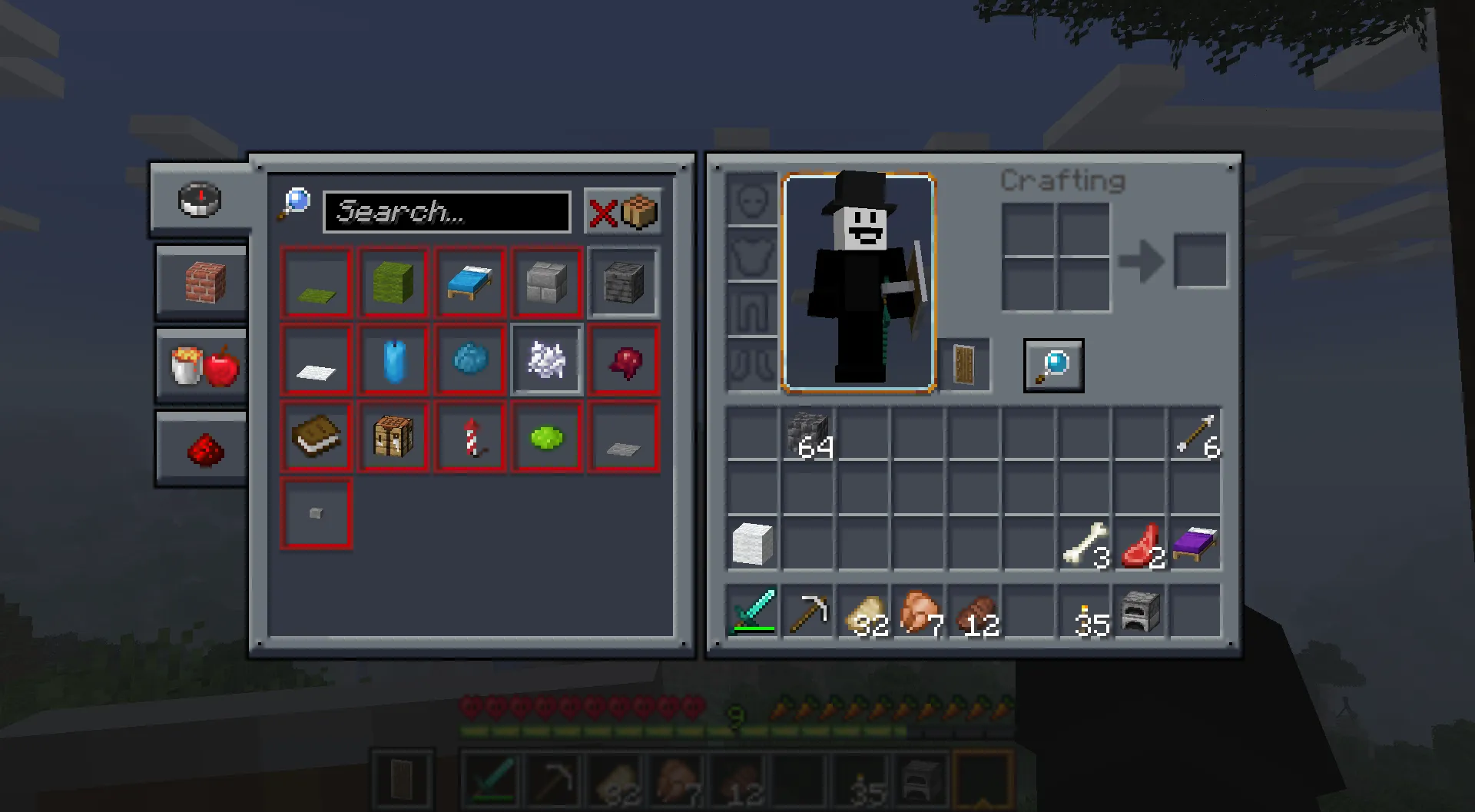Click the magnifying glass beside the player model
1475x812 pixels.
coord(1053,365)
